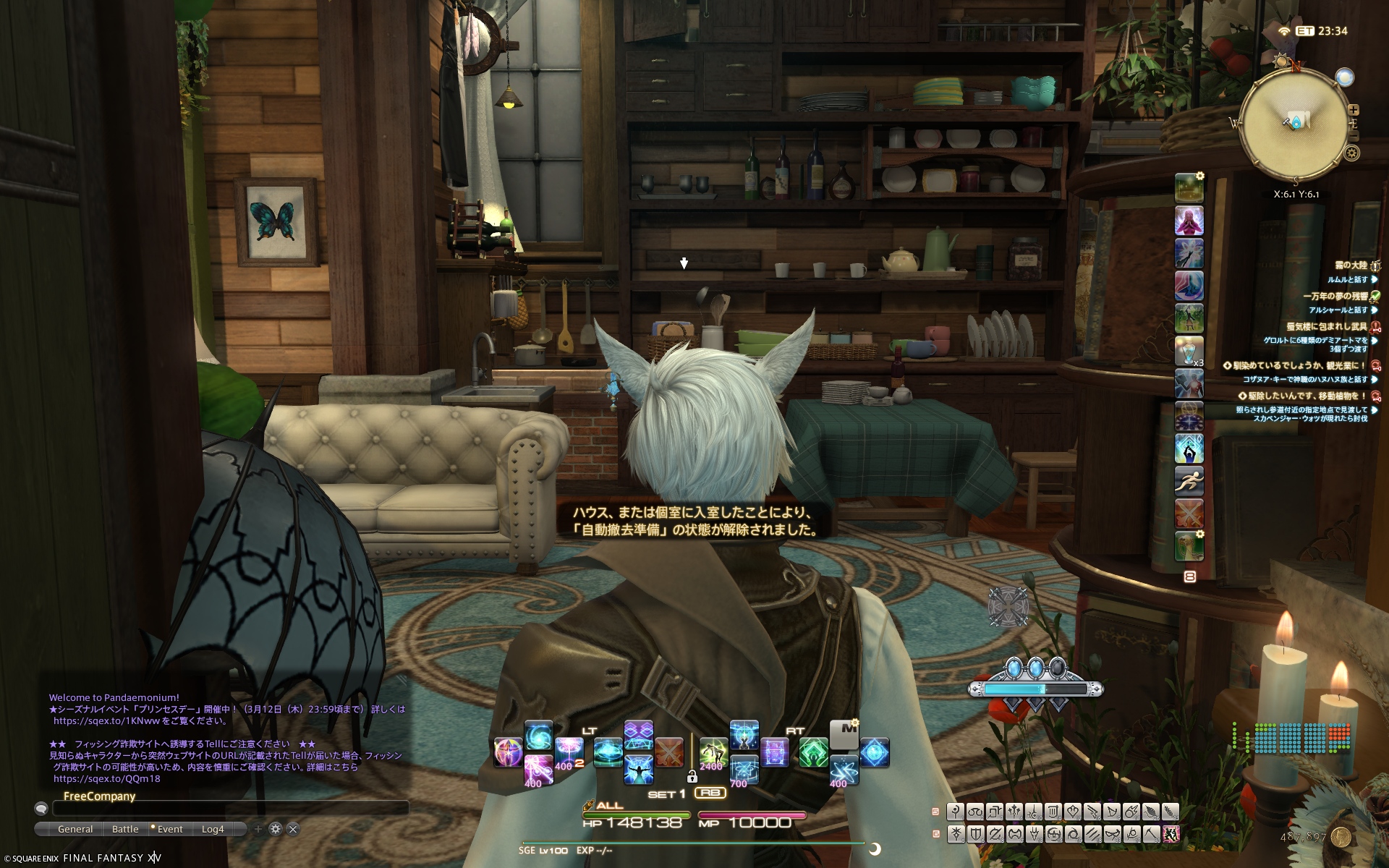1389x868 pixels.
Task: Activate the chocobo mount icon
Action: pyautogui.click(x=1189, y=546)
